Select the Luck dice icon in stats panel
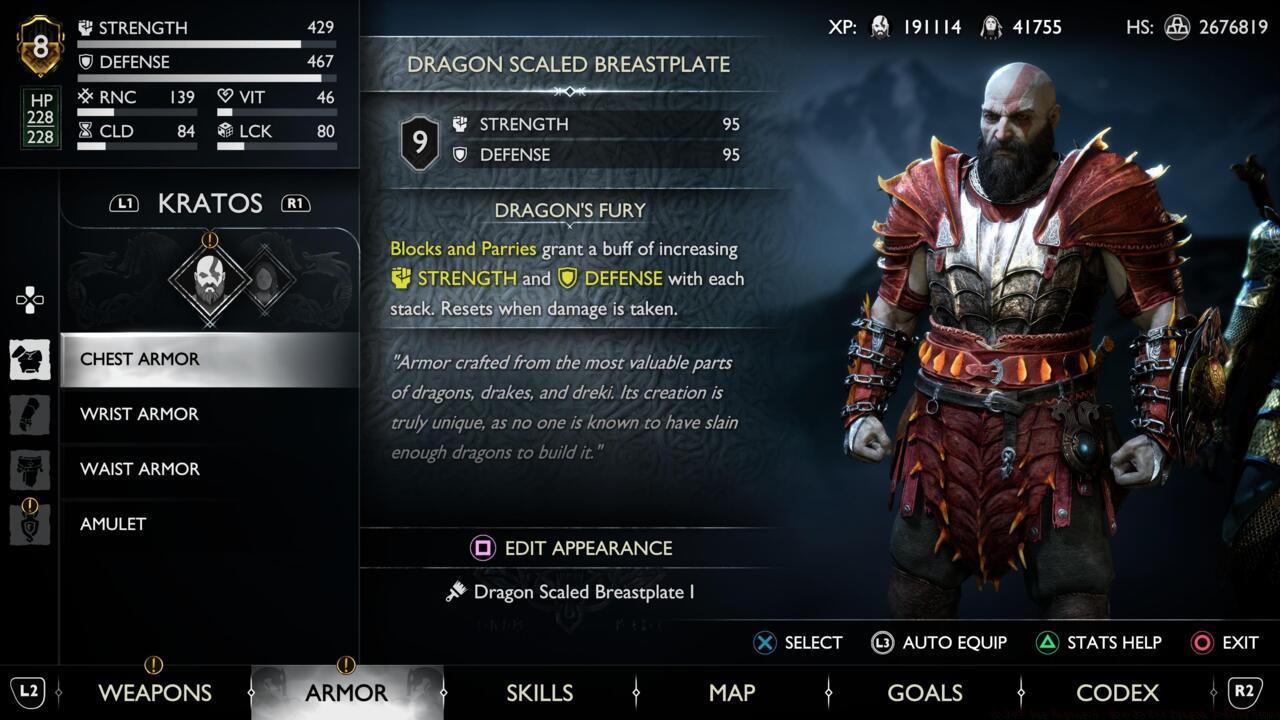The height and width of the screenshot is (720, 1280). click(x=225, y=131)
